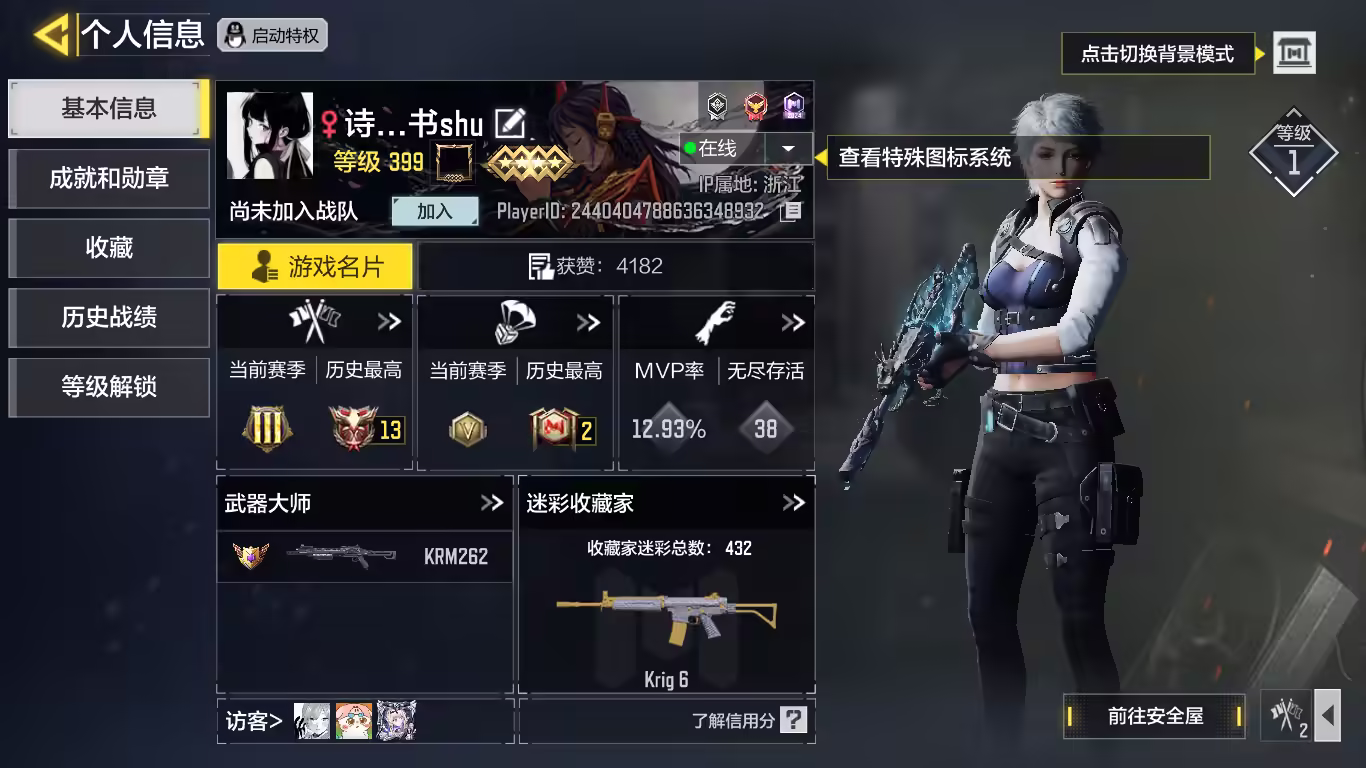Copy the PlayerID using the copy icon
Image resolution: width=1366 pixels, height=768 pixels.
[x=791, y=211]
